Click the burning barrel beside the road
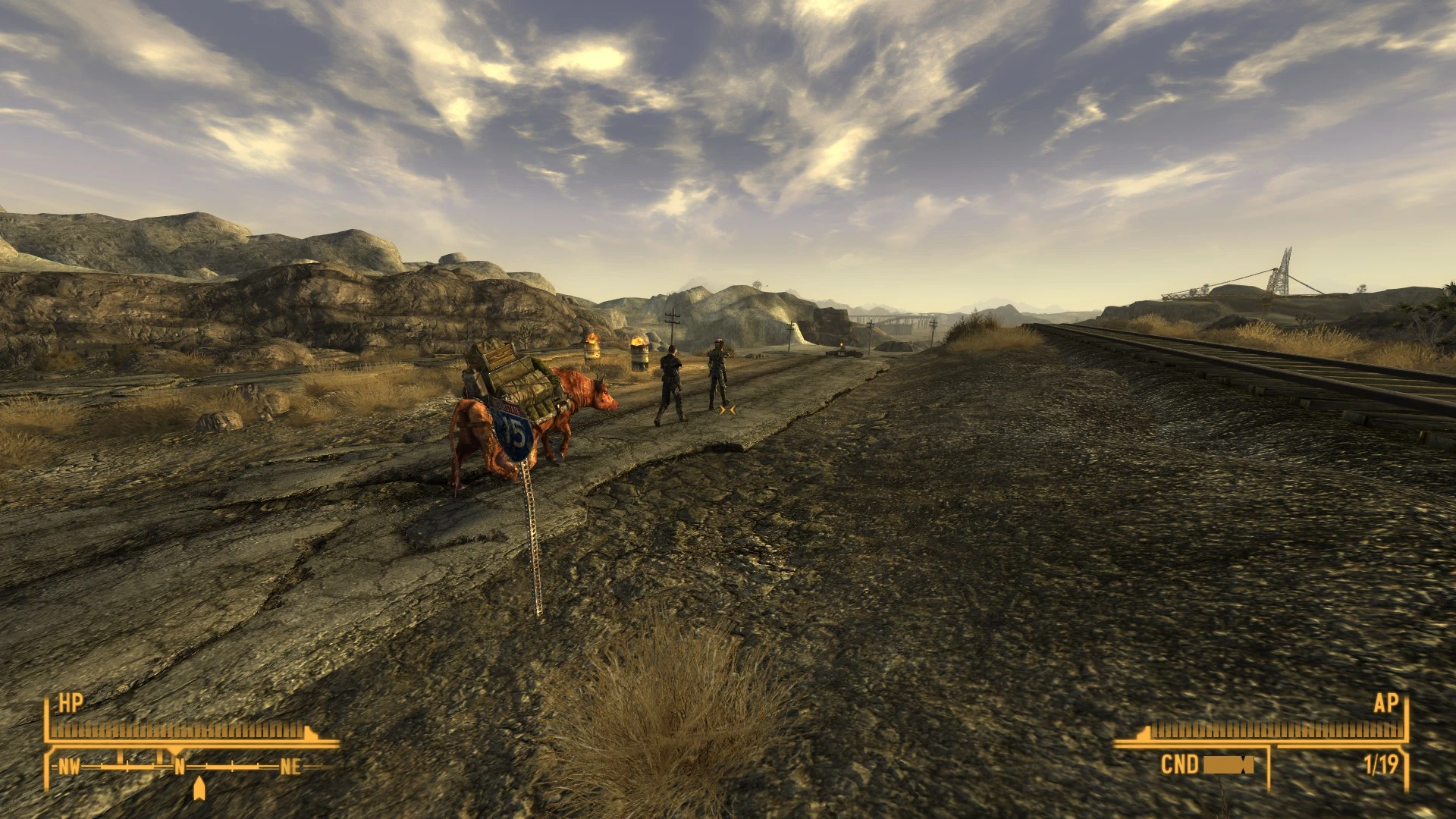1456x819 pixels. click(639, 353)
